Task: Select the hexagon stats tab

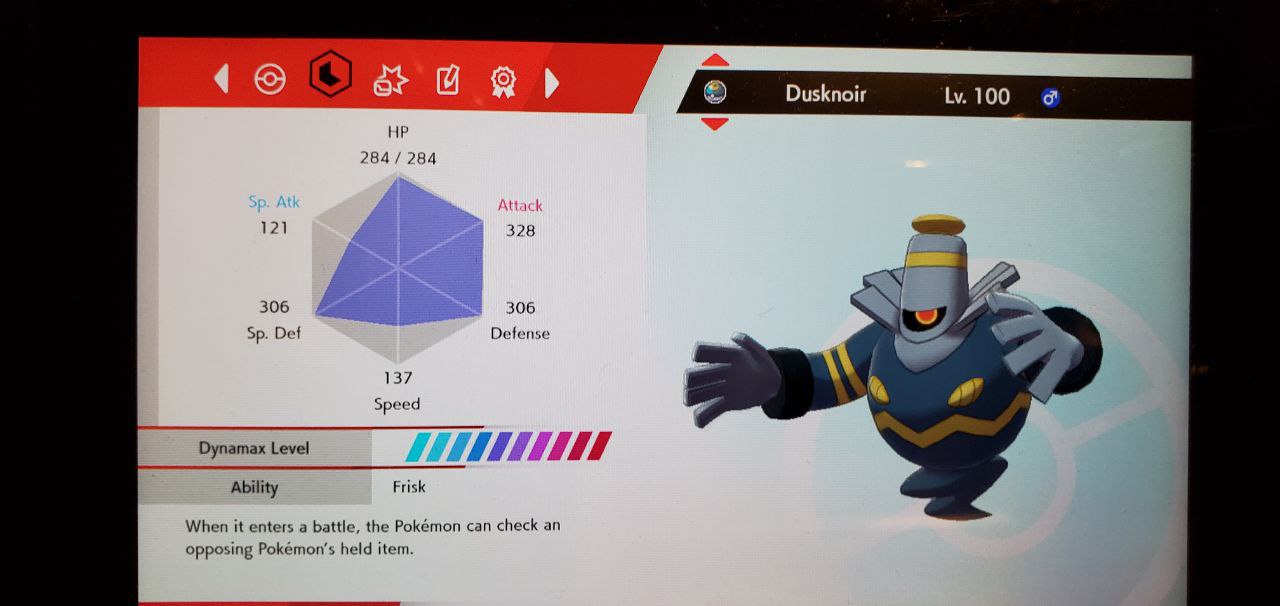Action: (x=330, y=76)
